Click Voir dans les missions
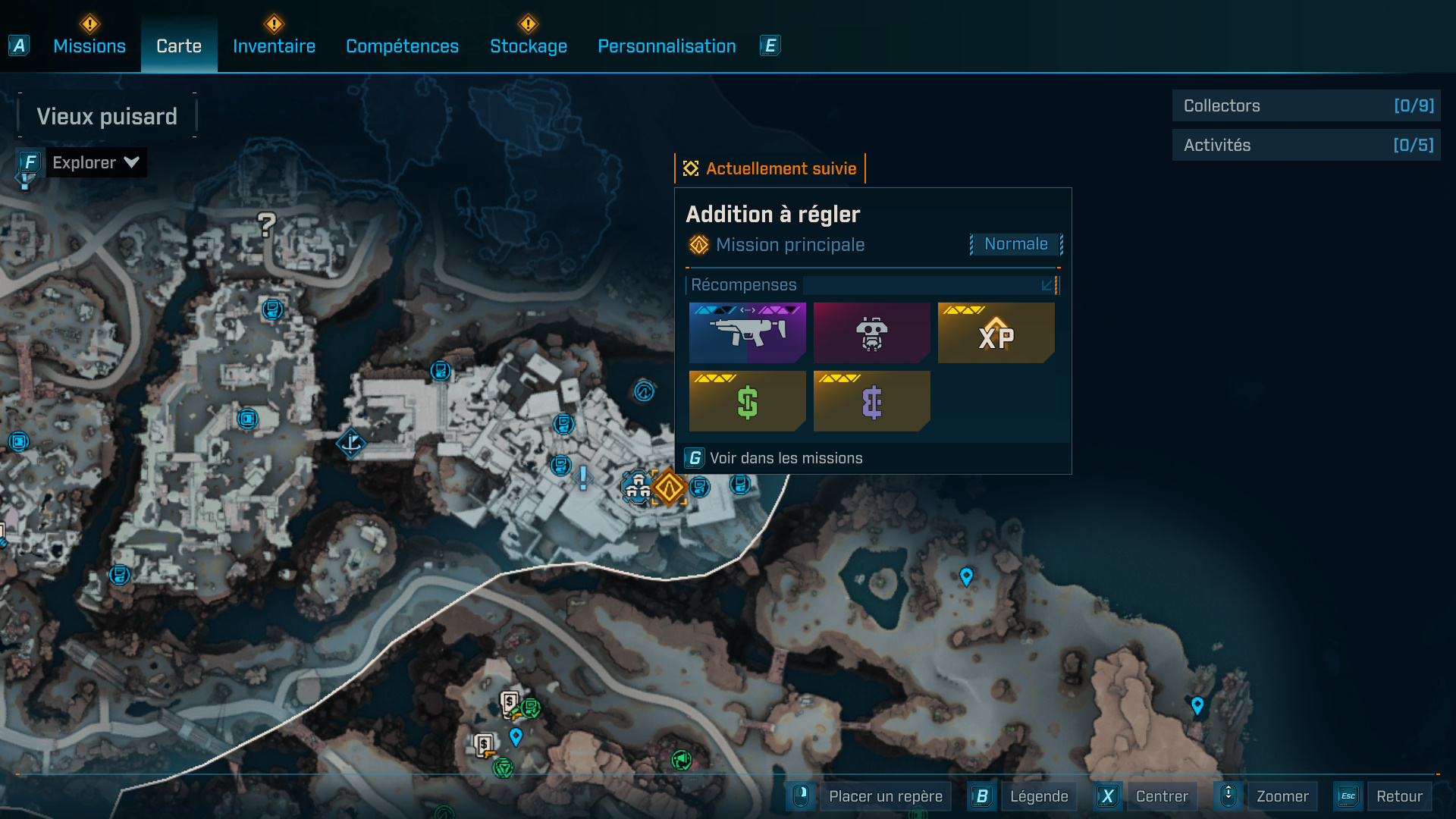 click(x=786, y=458)
